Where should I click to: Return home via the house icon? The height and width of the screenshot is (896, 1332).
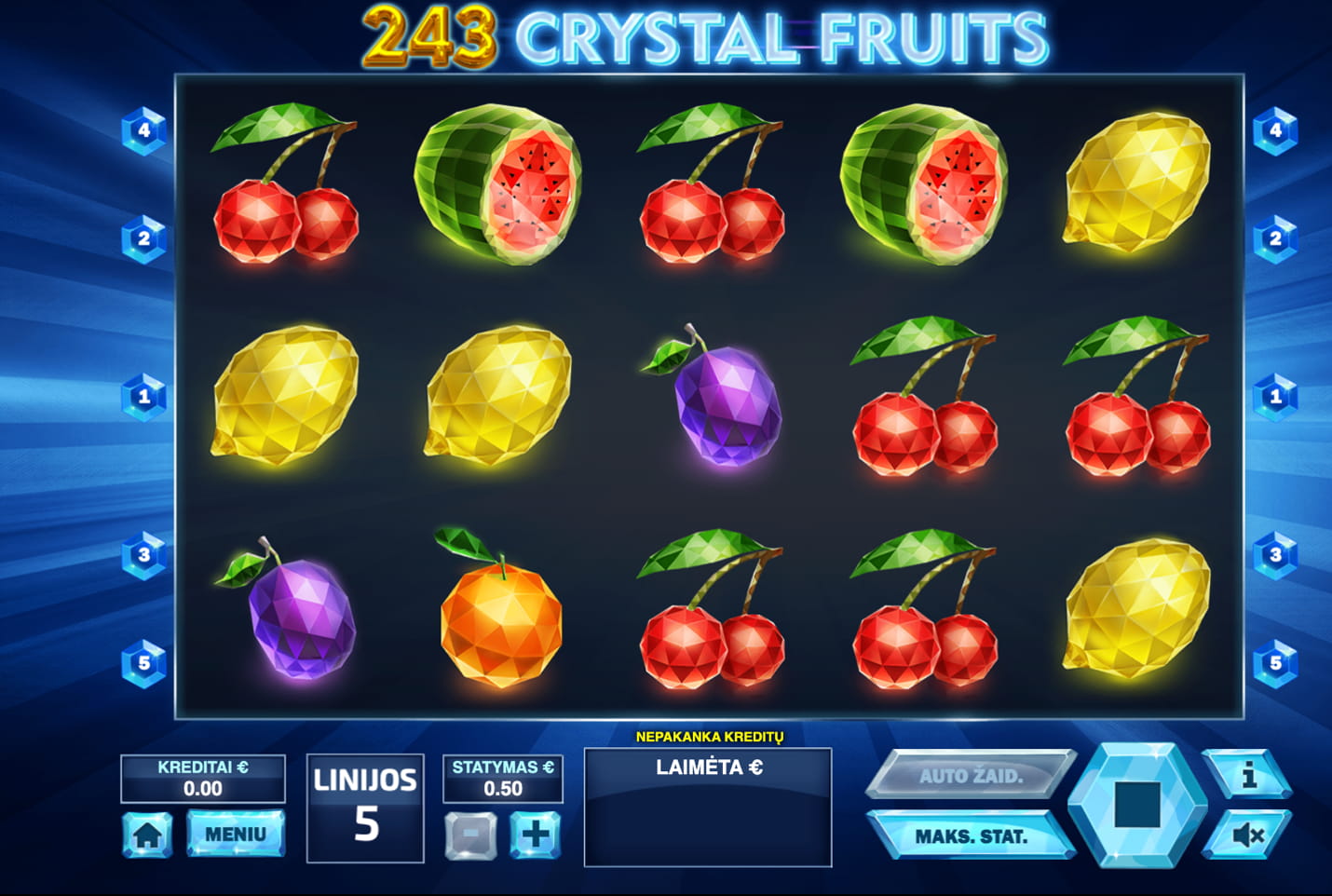pyautogui.click(x=148, y=835)
